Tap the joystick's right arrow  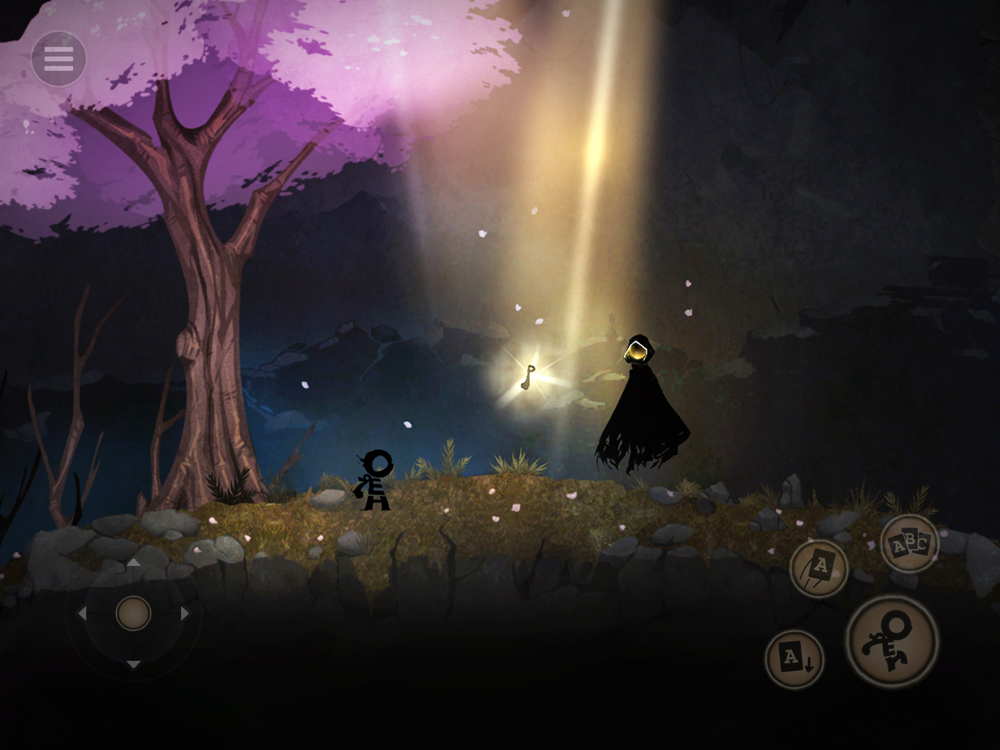[x=184, y=613]
